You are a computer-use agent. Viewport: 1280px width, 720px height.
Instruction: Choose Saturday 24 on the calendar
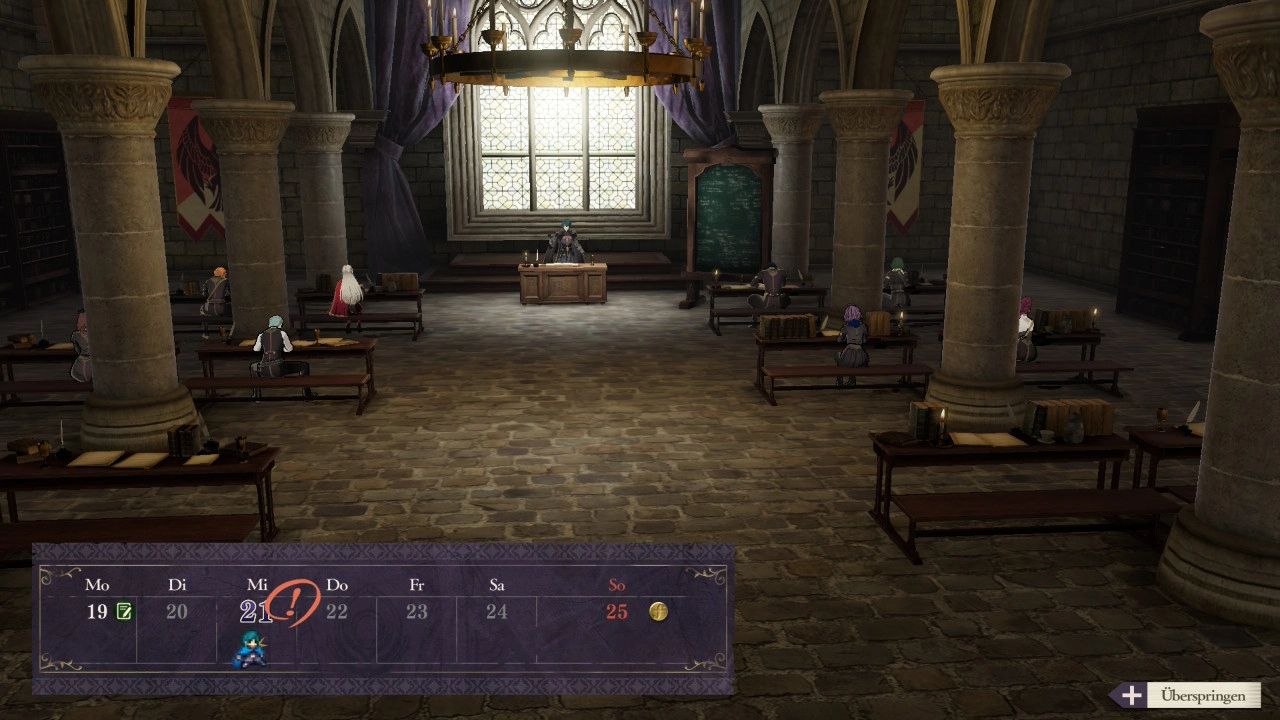(497, 611)
